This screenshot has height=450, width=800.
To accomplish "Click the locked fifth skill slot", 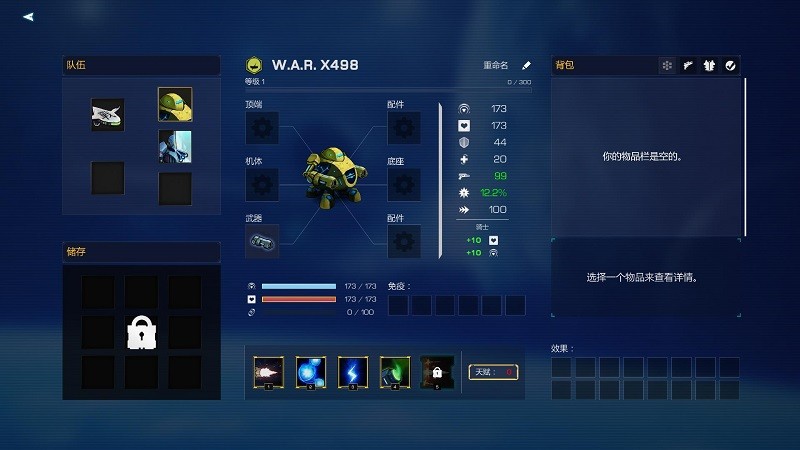I will tap(437, 372).
